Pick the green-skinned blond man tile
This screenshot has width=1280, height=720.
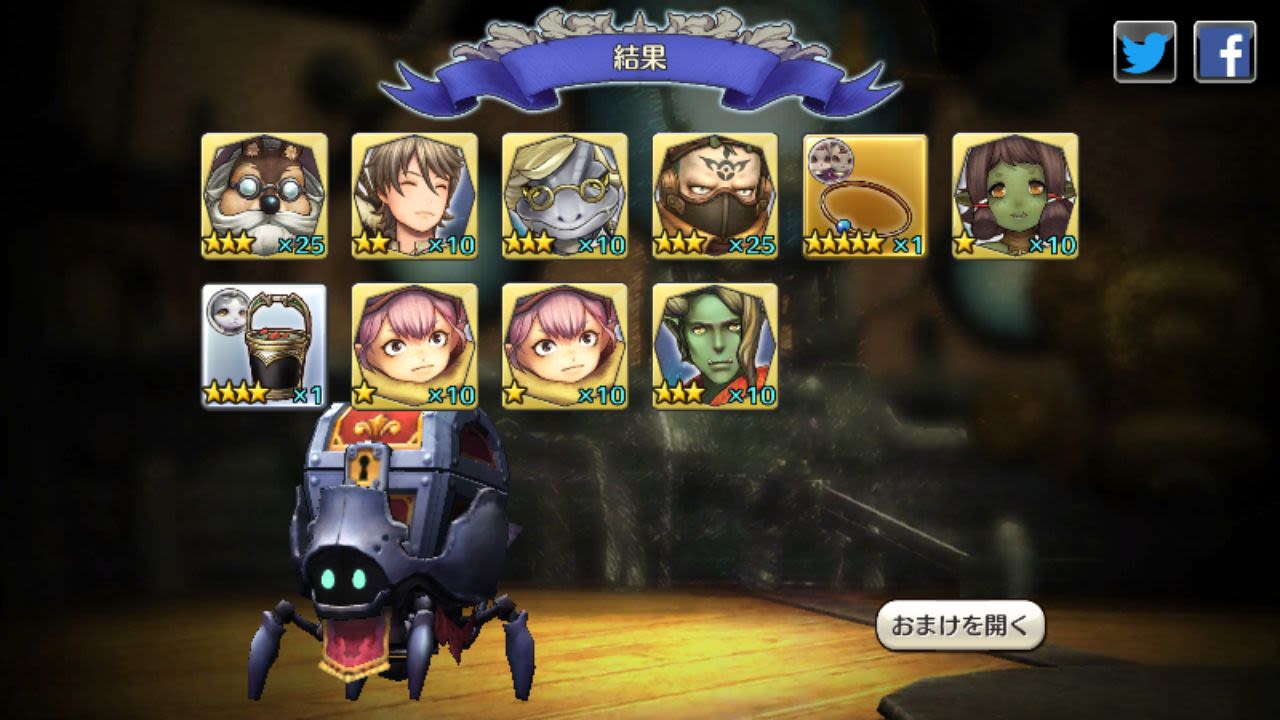[715, 346]
